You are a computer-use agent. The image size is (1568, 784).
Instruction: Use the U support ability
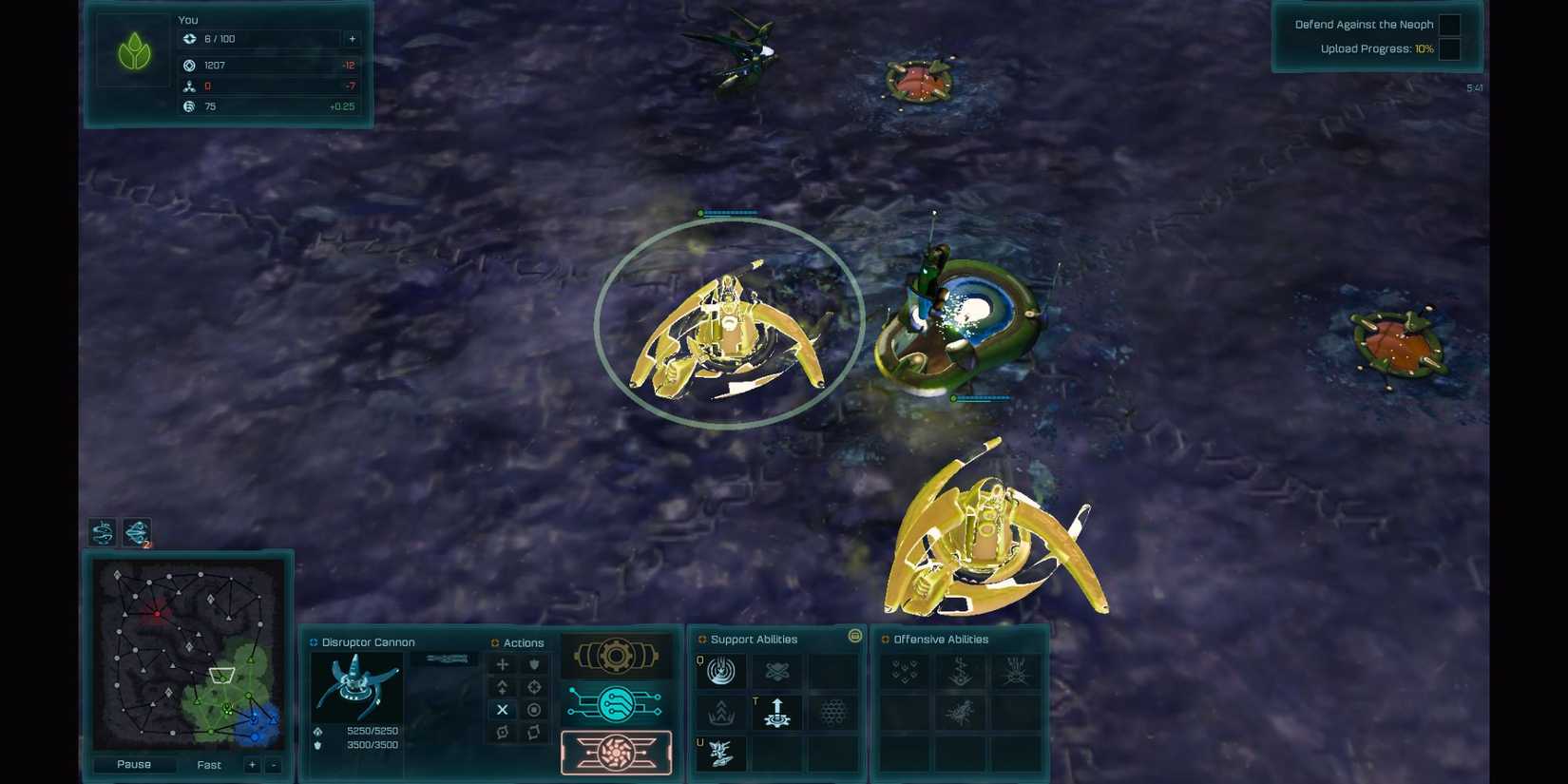[x=720, y=753]
